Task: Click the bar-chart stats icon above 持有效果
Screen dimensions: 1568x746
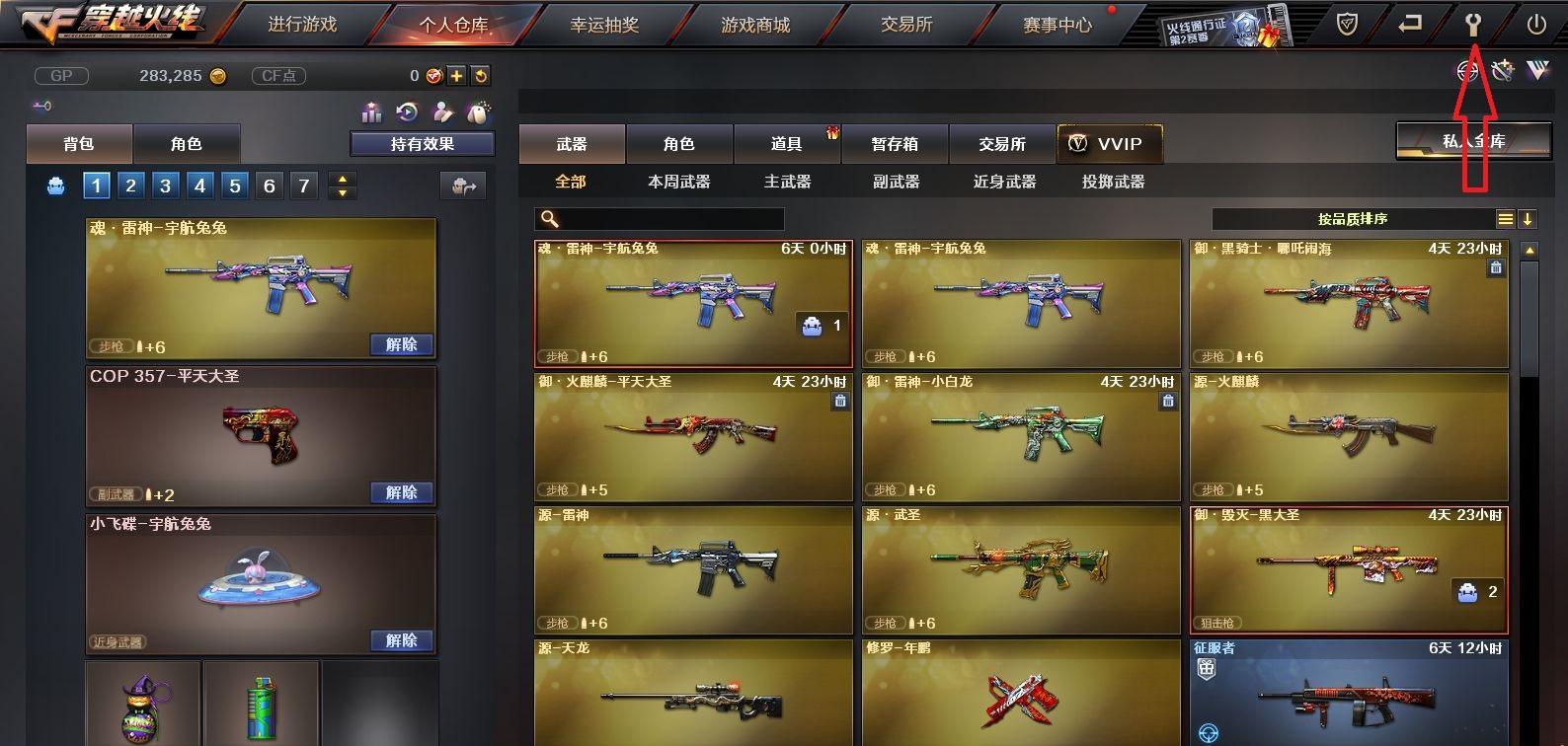Action: click(372, 112)
